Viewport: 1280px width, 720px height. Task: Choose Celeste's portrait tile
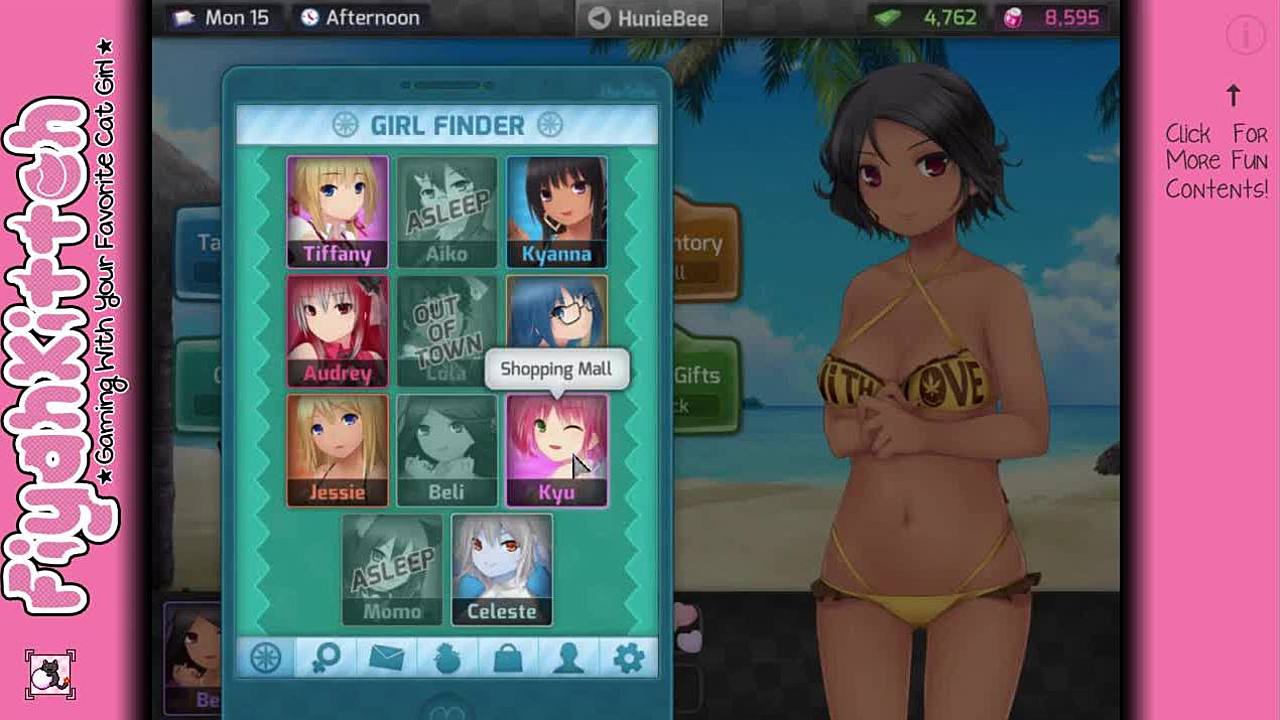pyautogui.click(x=501, y=569)
